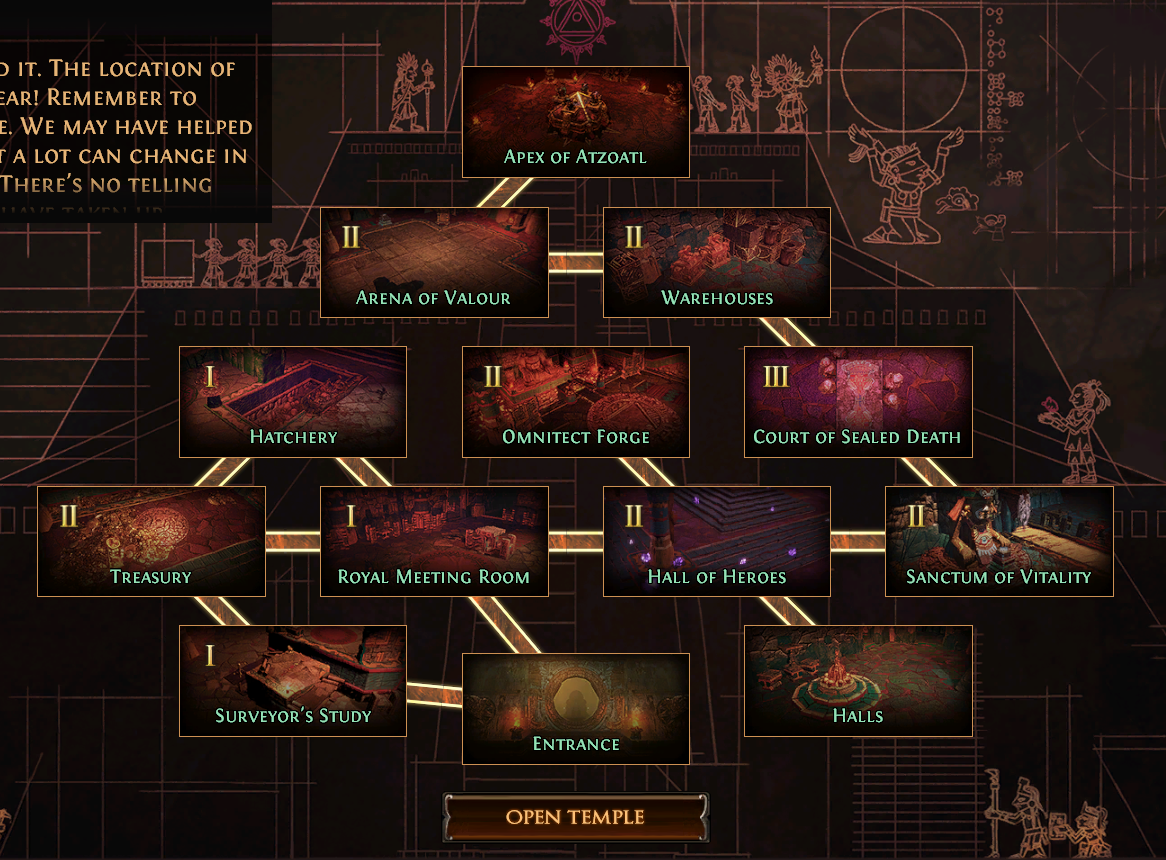Select the Surveyor's Study room
1166x860 pixels.
293,680
